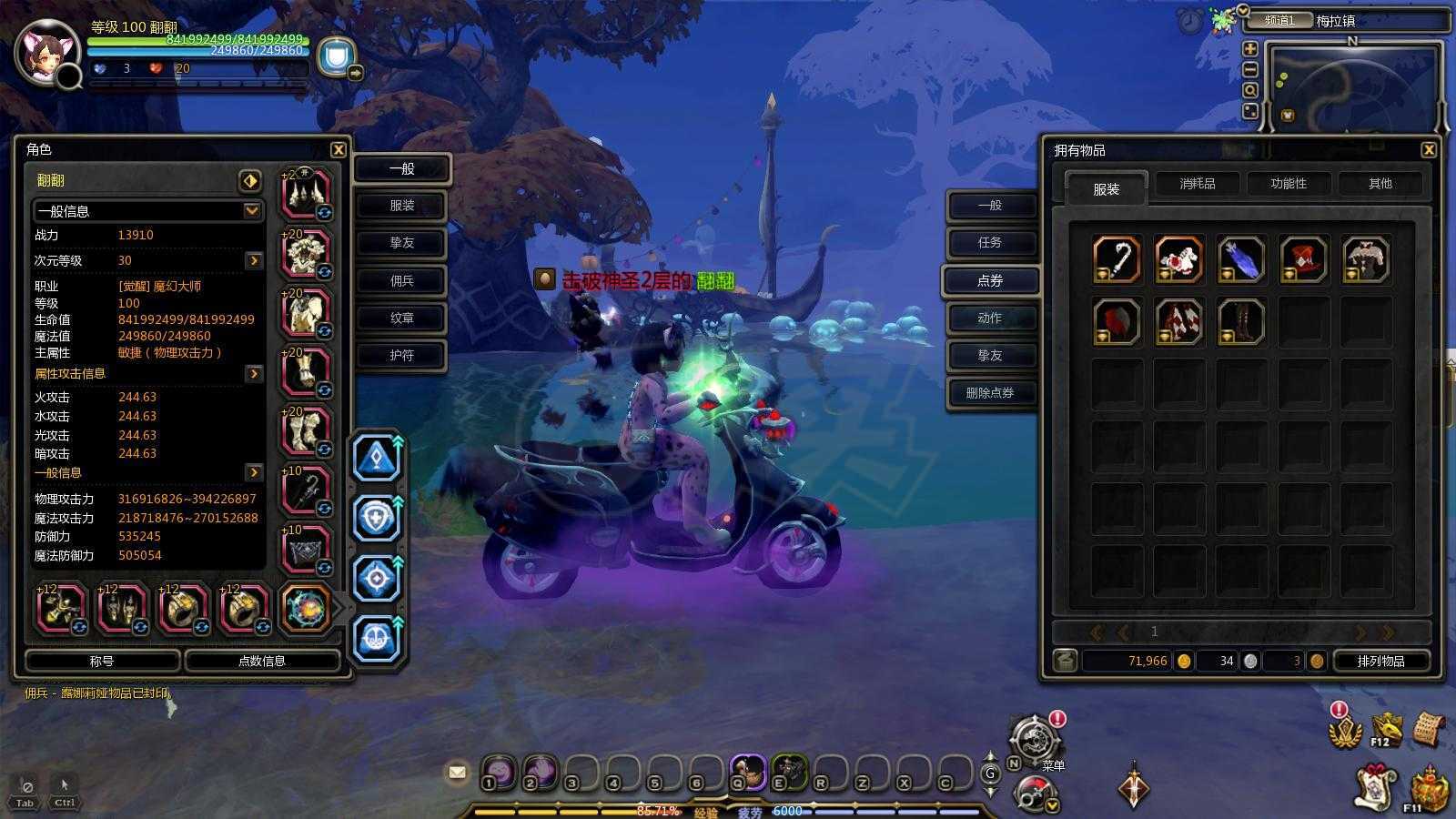The height and width of the screenshot is (819, 1456).
Task: Switch inventory to 消耗品 tab
Action: (1198, 184)
